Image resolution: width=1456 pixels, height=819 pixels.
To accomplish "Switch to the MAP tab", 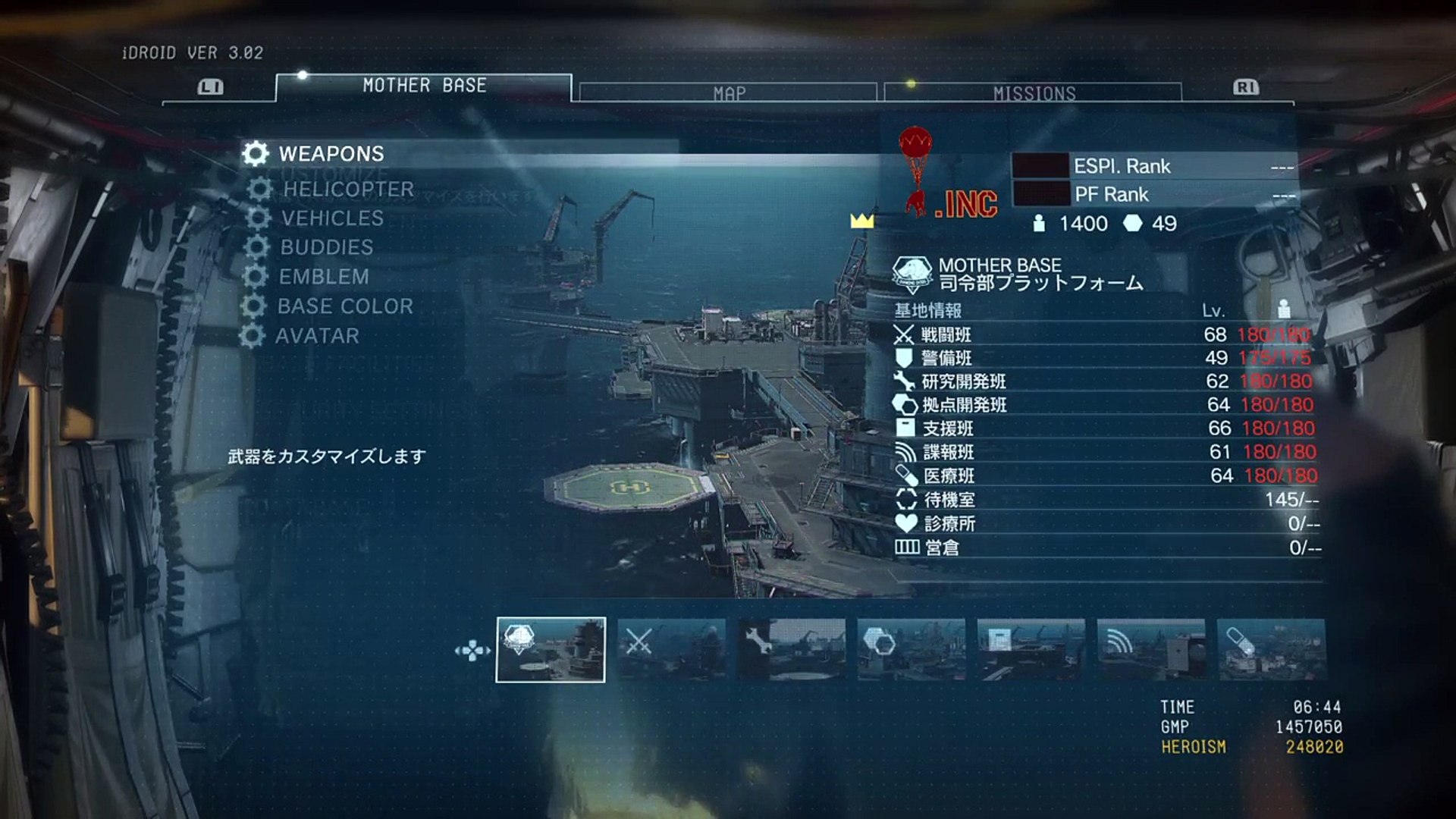I will point(729,93).
